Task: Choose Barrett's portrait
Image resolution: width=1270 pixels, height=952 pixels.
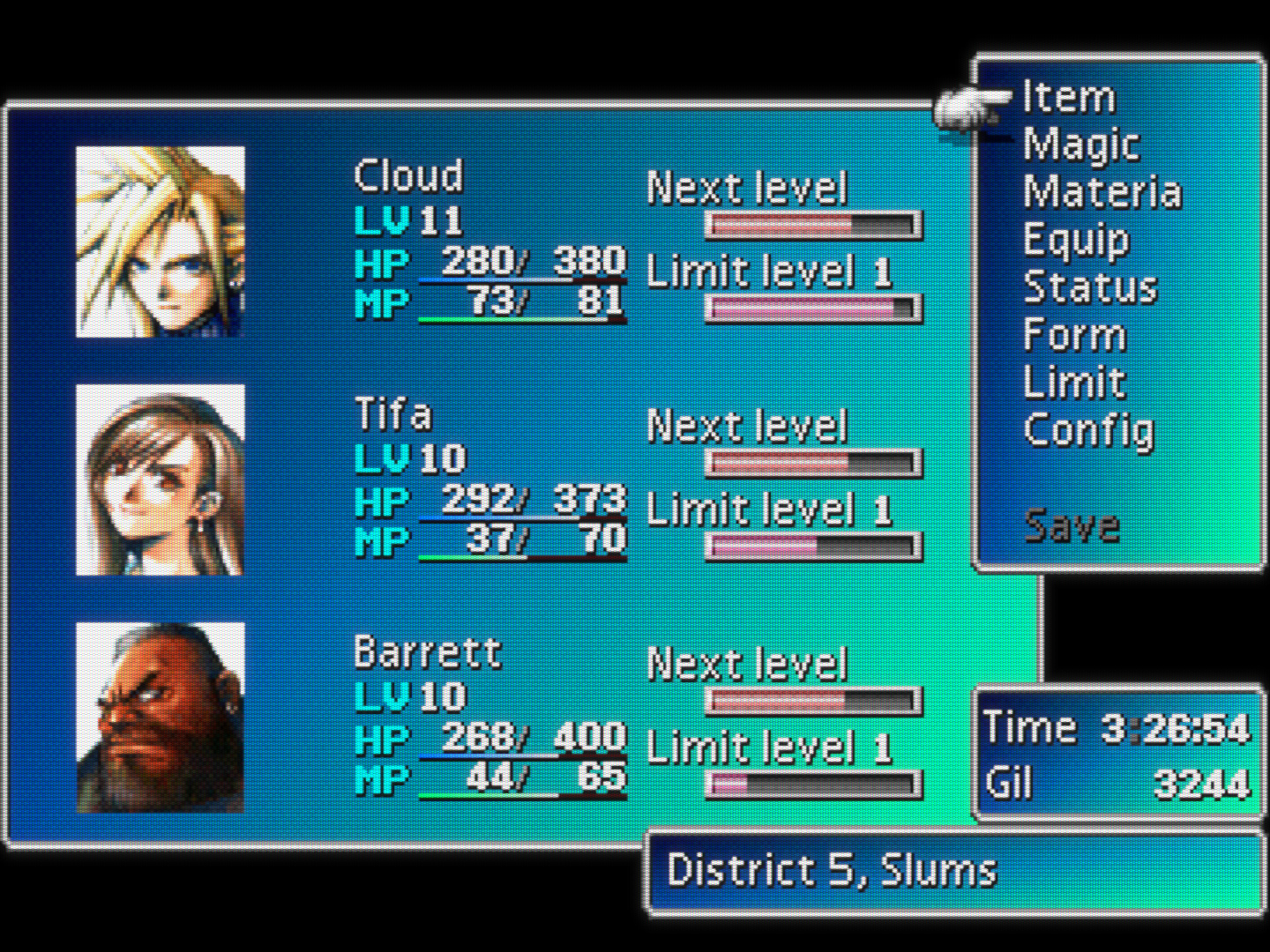Action: click(161, 718)
